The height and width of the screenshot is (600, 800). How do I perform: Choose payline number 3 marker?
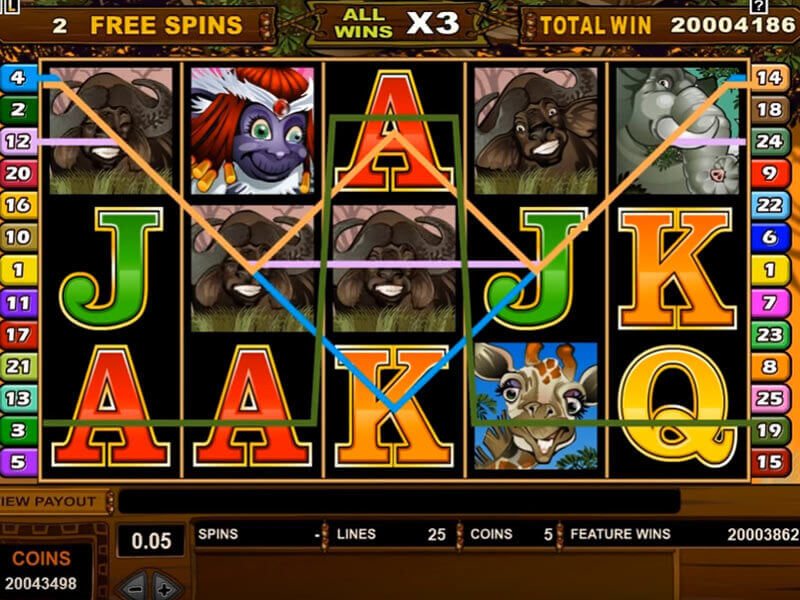tap(18, 430)
